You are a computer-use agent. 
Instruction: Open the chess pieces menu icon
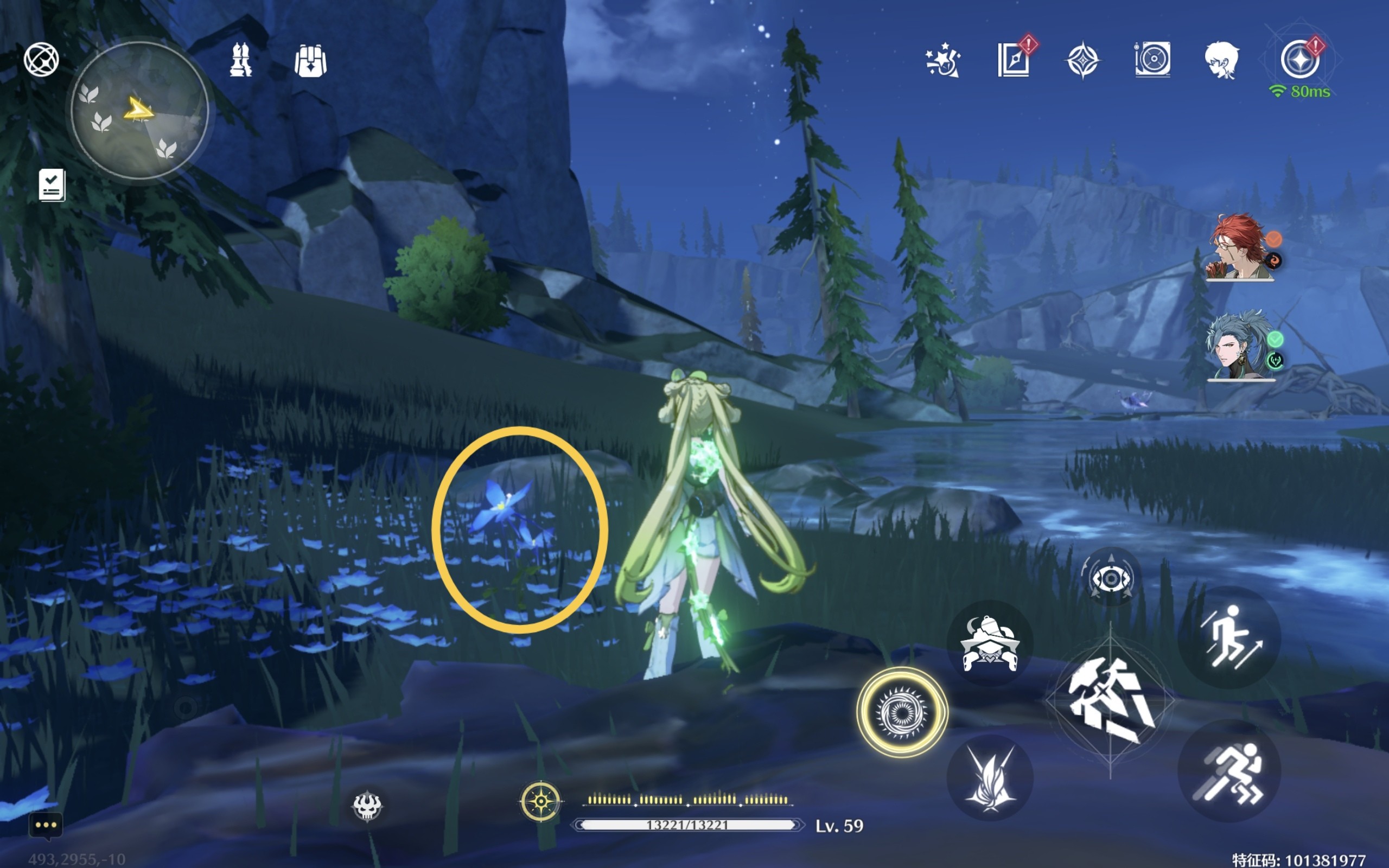pos(240,60)
